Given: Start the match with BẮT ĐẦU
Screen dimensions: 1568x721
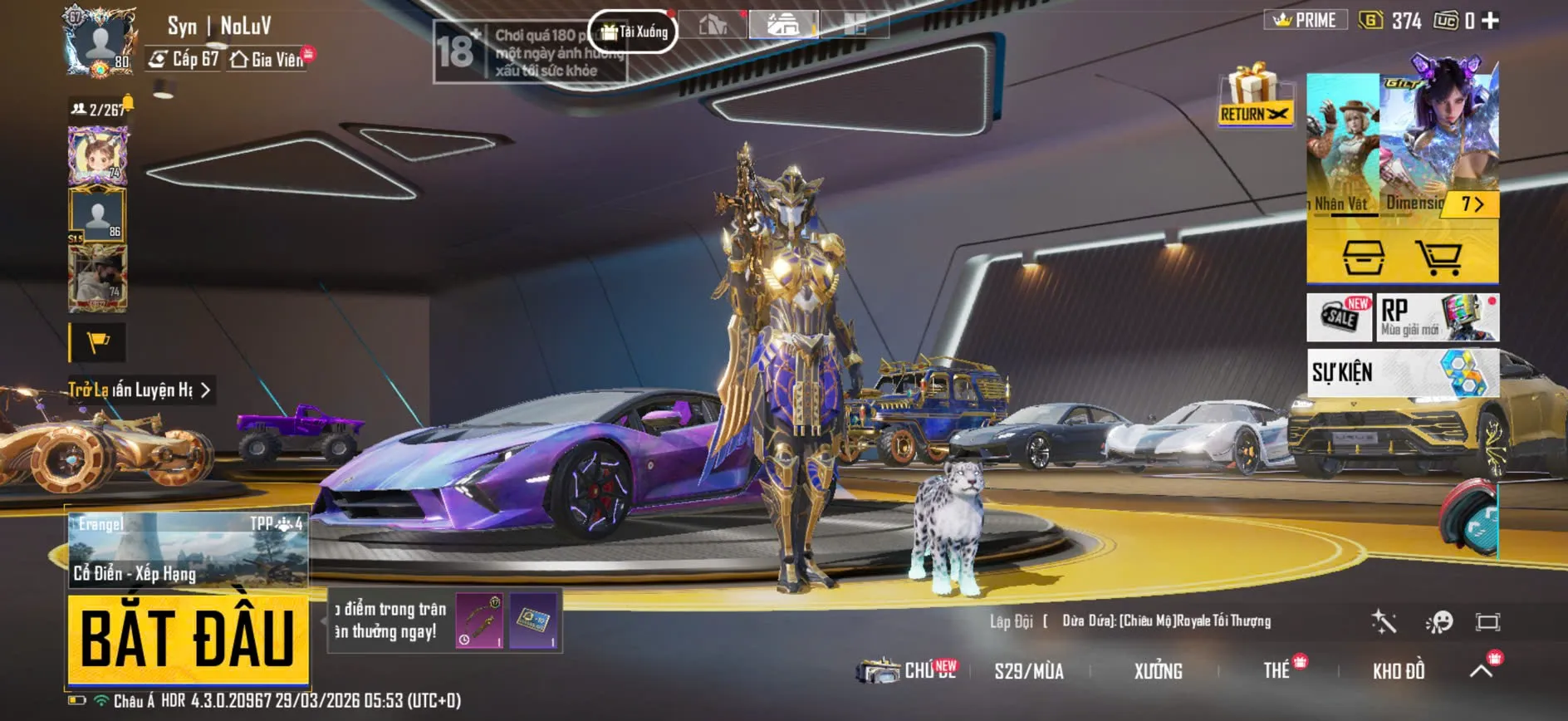Looking at the screenshot, I should (188, 638).
